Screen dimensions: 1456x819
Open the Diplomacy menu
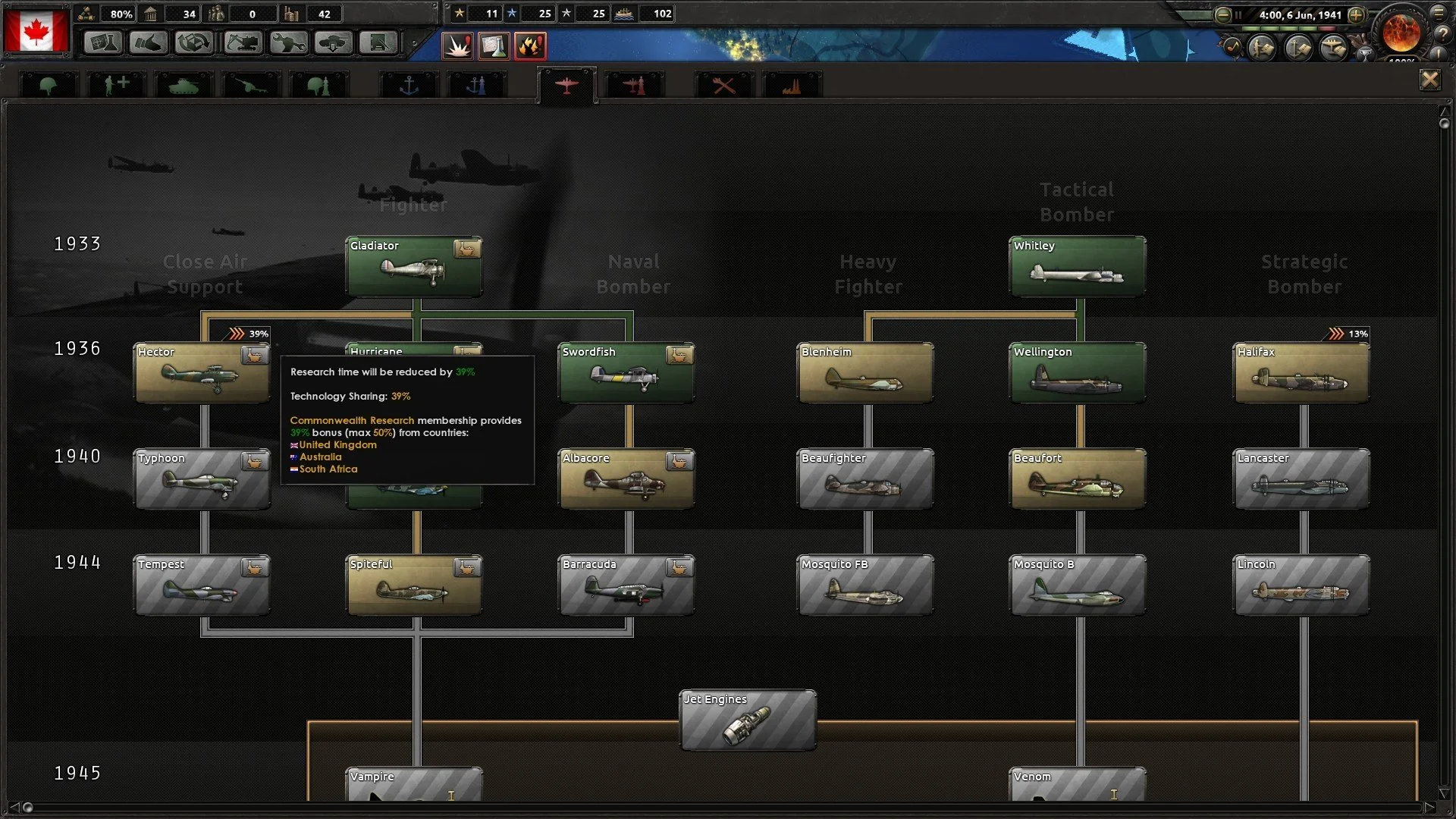(149, 44)
